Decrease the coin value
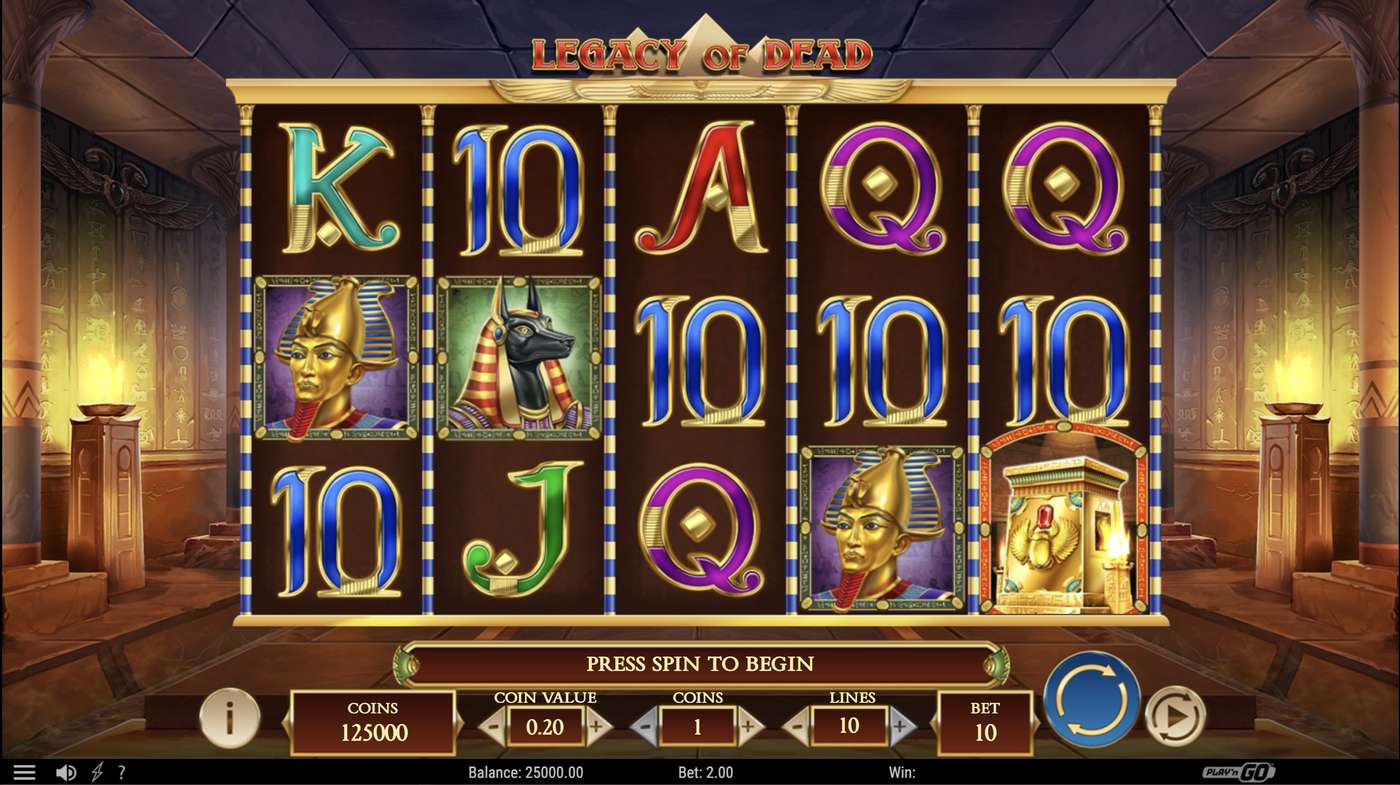This screenshot has height=785, width=1400. pyautogui.click(x=493, y=727)
